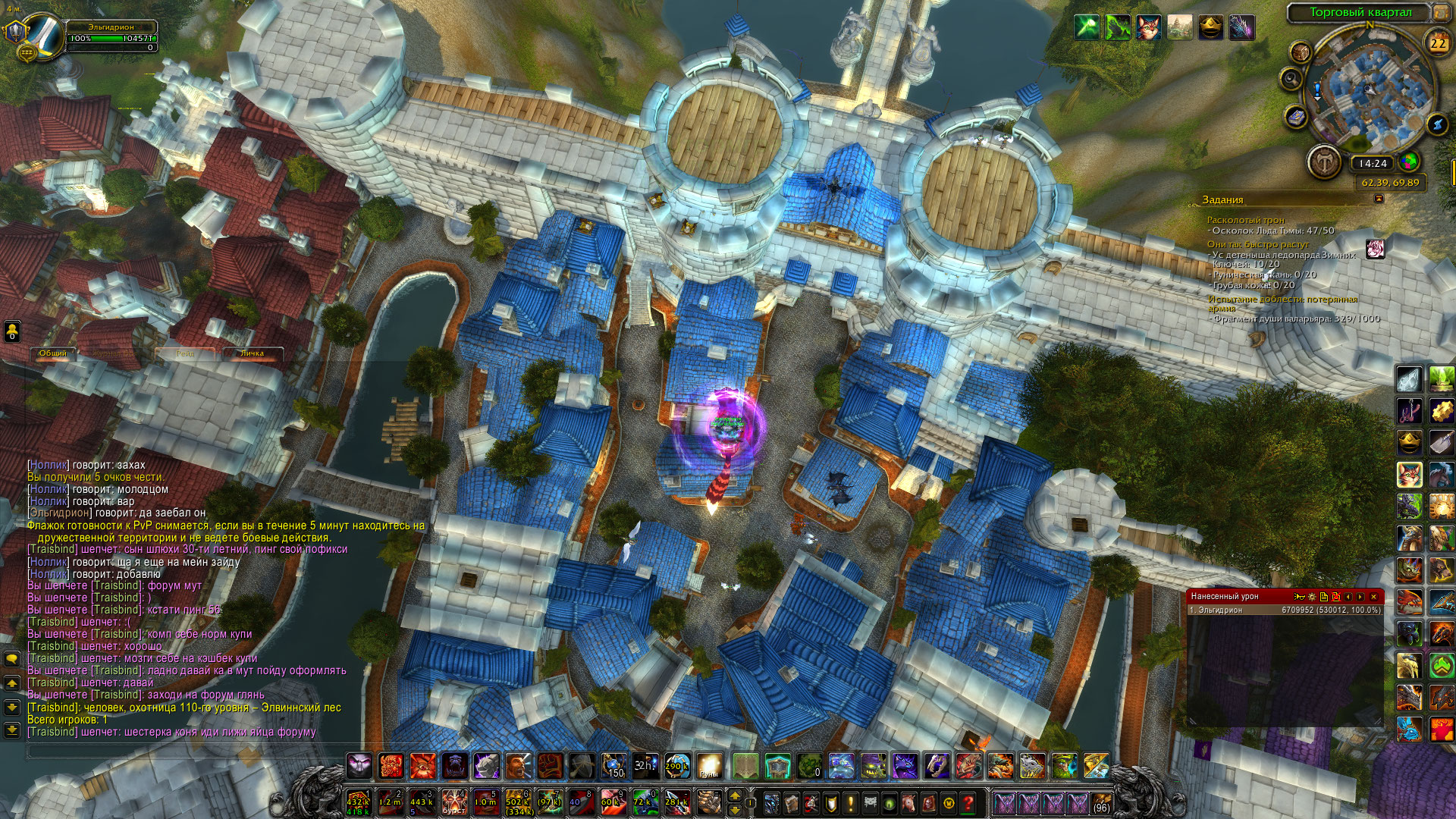Open the world map button beside zone name
The height and width of the screenshot is (819, 1456).
click(1441, 12)
